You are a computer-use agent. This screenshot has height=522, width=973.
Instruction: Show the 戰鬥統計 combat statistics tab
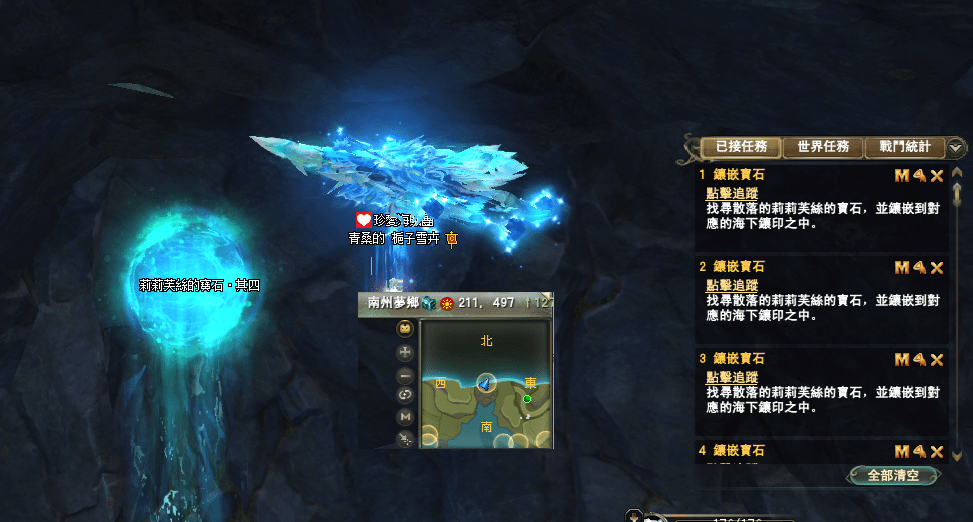pos(904,147)
